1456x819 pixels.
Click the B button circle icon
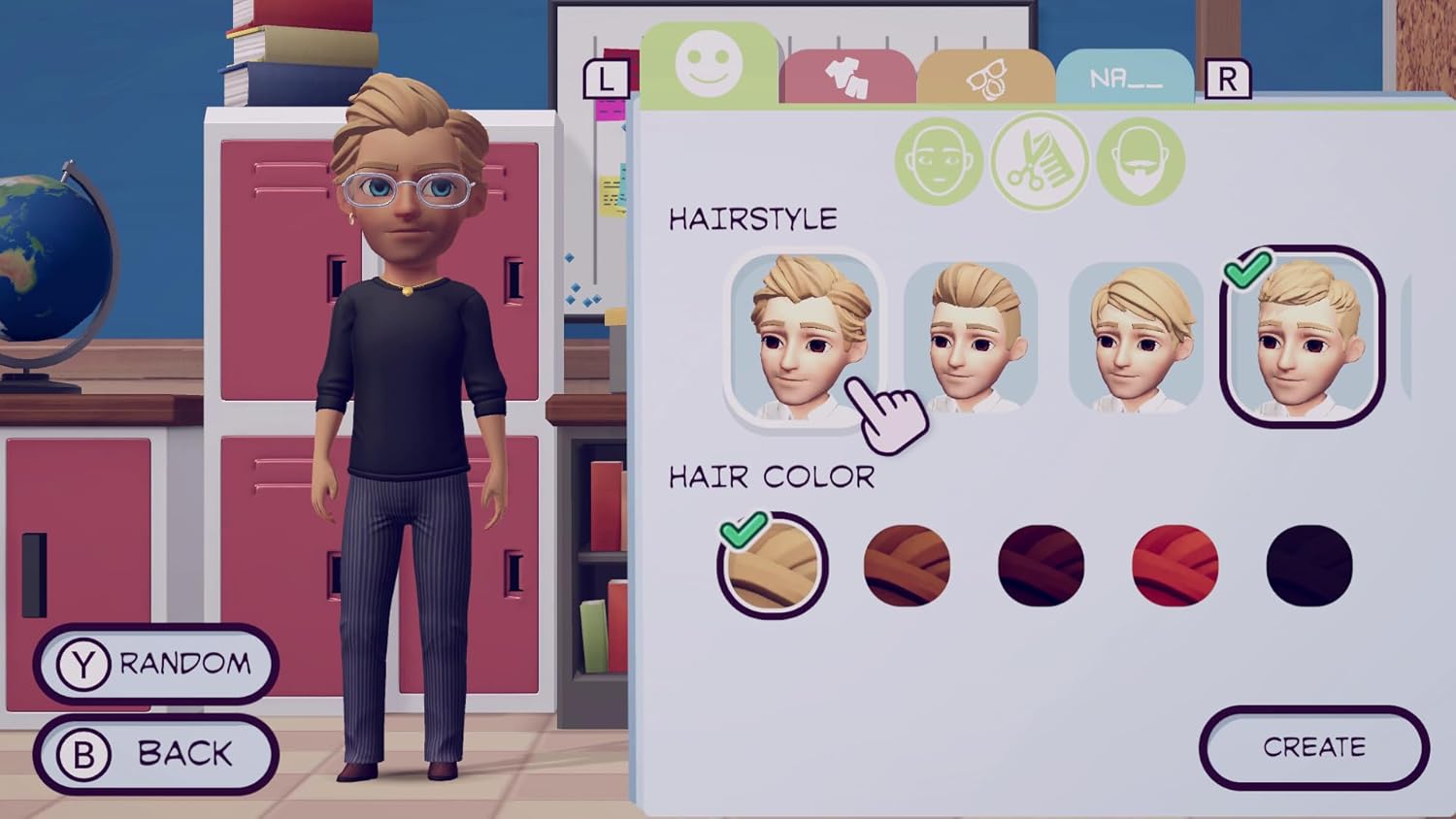pyautogui.click(x=85, y=752)
